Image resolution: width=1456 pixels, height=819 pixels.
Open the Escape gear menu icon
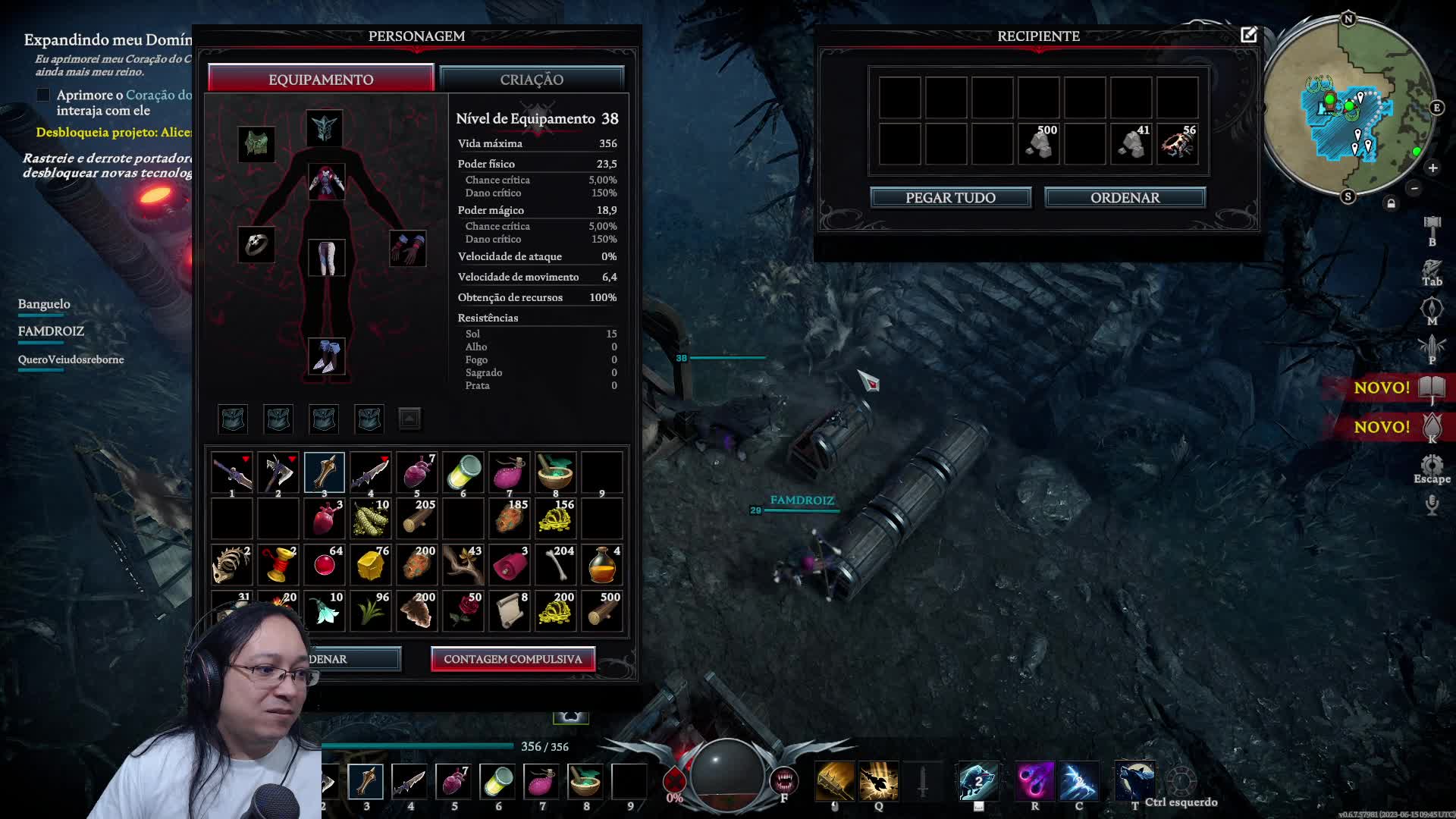1432,466
